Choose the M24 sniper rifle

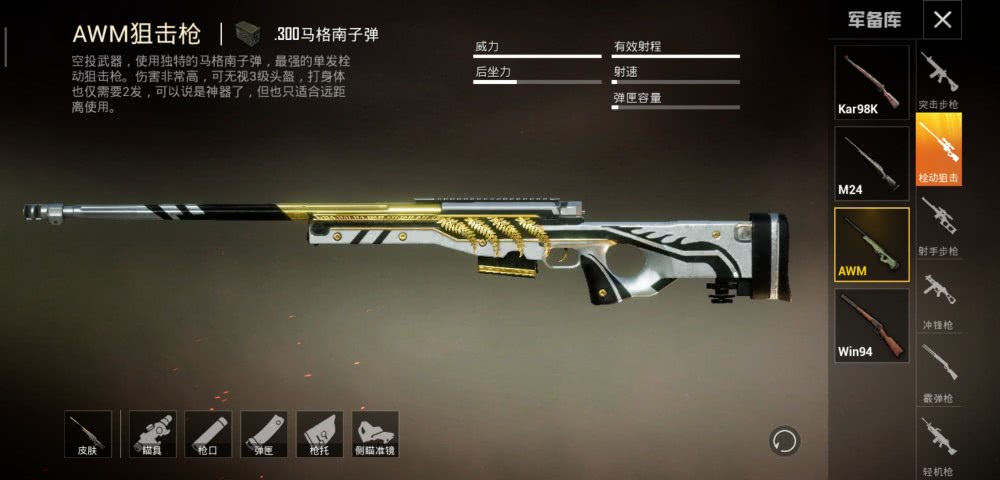coord(871,163)
